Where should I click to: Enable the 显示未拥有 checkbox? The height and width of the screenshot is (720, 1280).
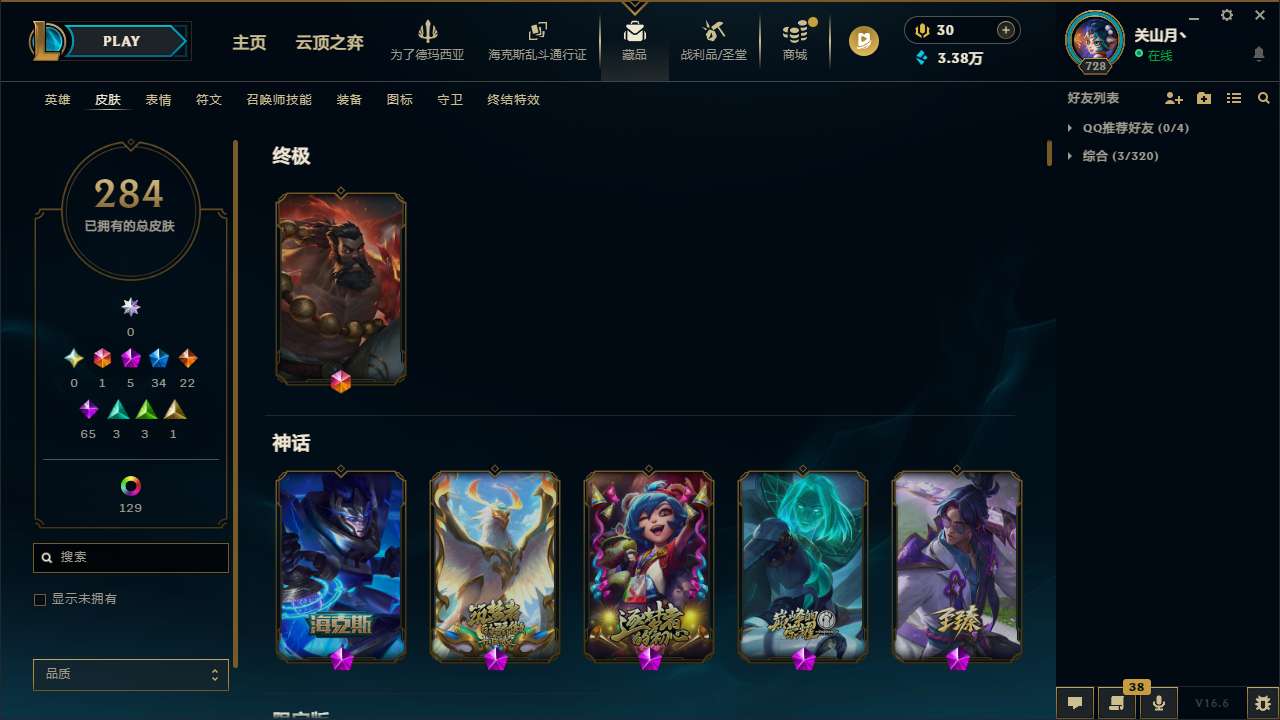40,599
